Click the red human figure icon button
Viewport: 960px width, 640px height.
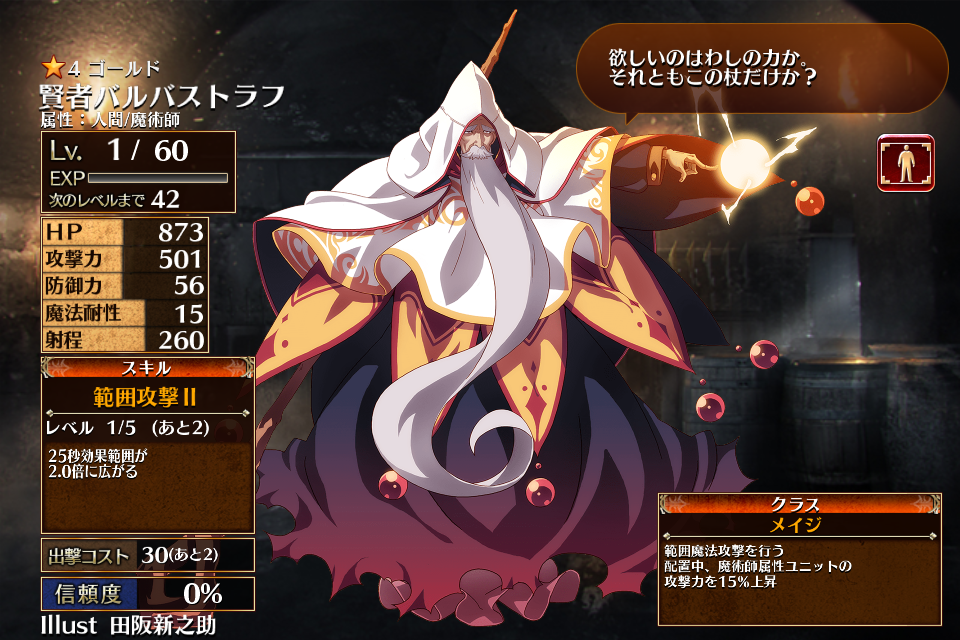(x=905, y=163)
